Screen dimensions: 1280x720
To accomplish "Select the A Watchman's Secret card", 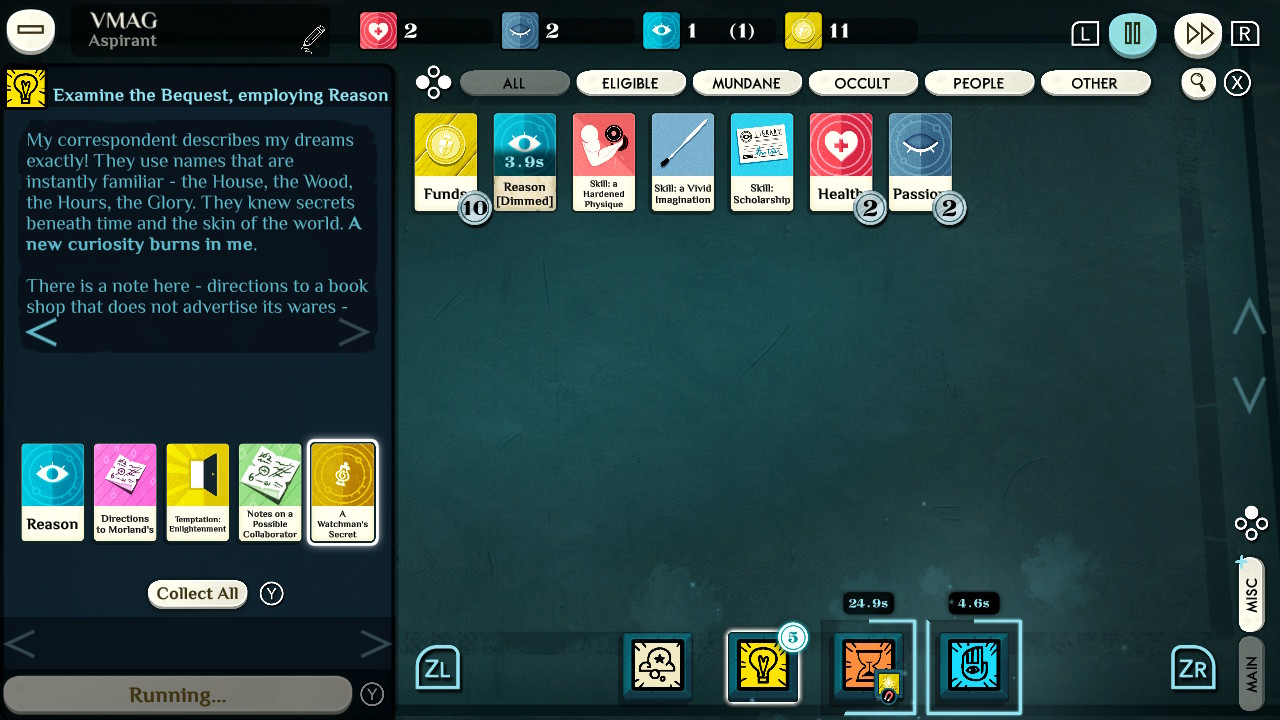I will tap(342, 492).
